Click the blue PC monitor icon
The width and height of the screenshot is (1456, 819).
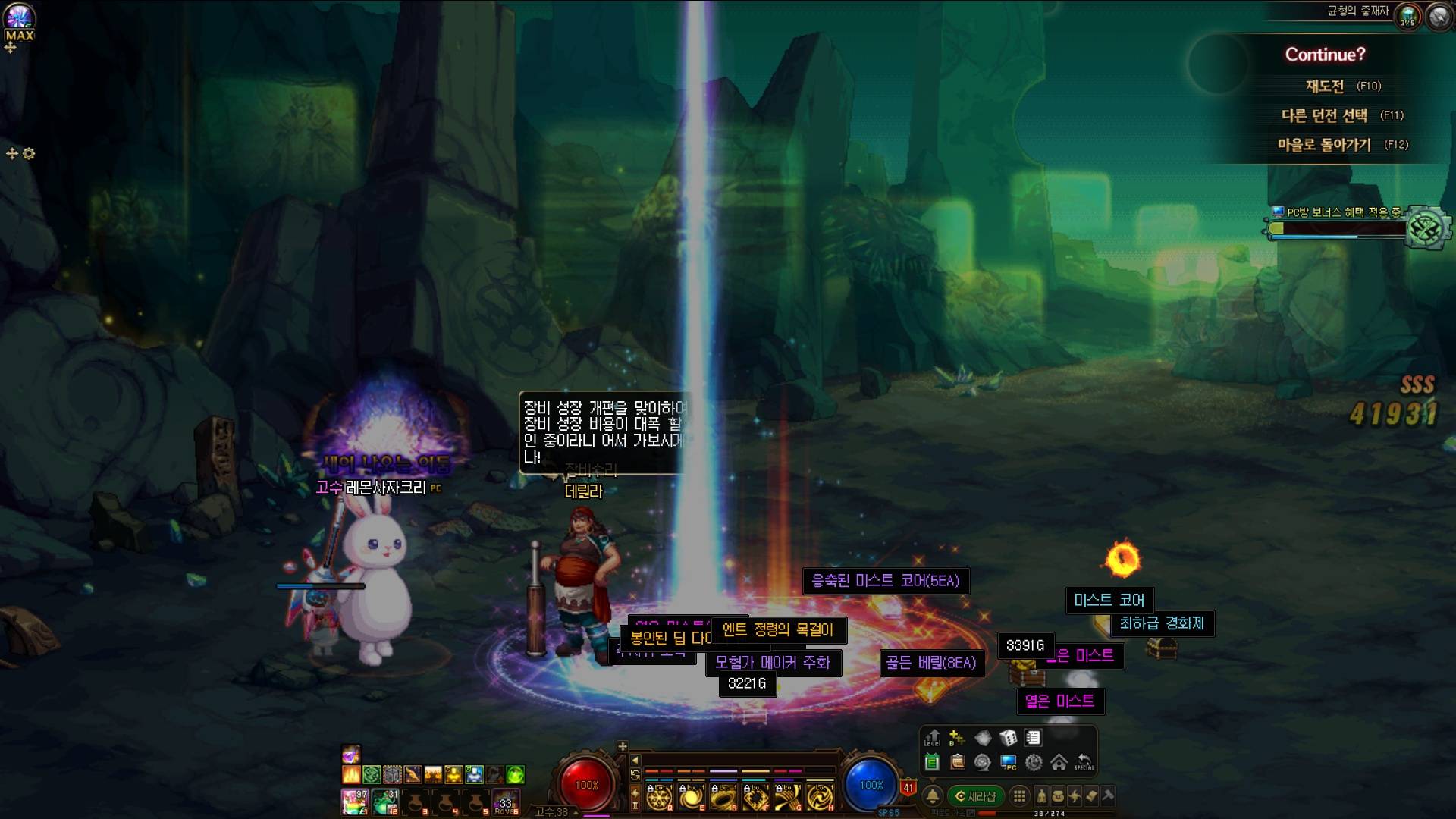pyautogui.click(x=1008, y=762)
